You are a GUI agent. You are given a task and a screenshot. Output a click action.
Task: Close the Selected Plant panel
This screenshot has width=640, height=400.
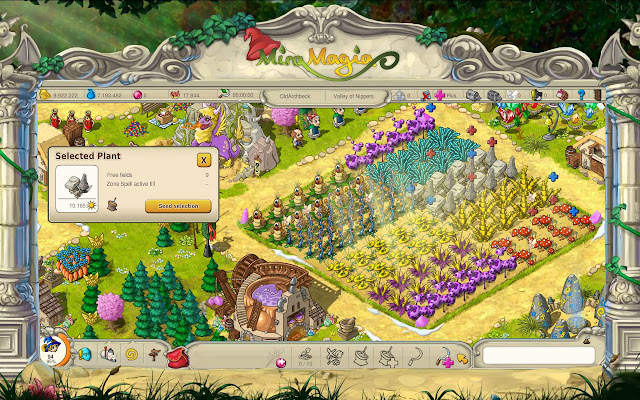coord(204,160)
